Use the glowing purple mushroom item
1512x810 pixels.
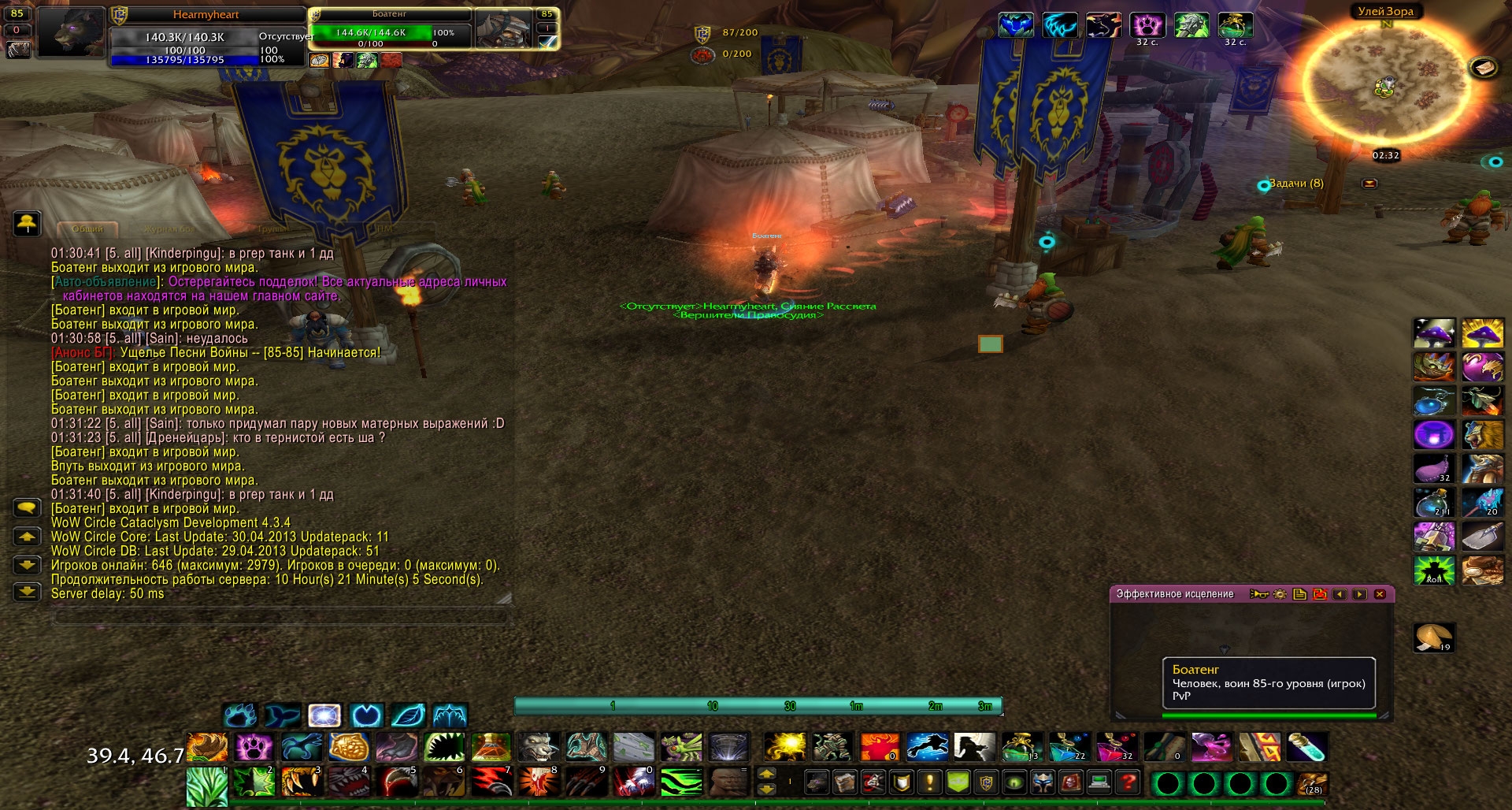[1434, 333]
